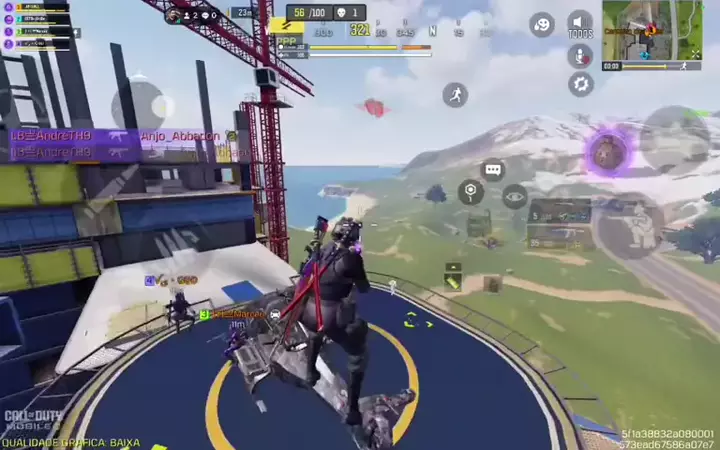Screen dimensions: 720x450
Task: Toggle the TODOS speaker audio button
Action: [x=580, y=23]
